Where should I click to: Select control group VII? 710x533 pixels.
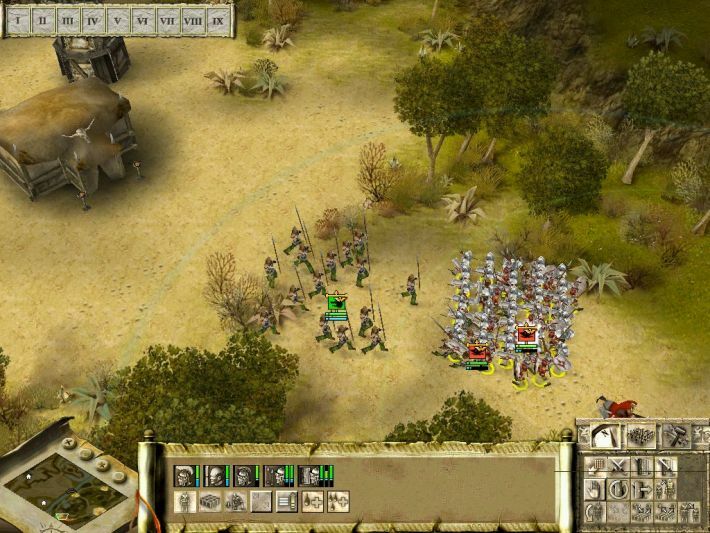pyautogui.click(x=168, y=19)
